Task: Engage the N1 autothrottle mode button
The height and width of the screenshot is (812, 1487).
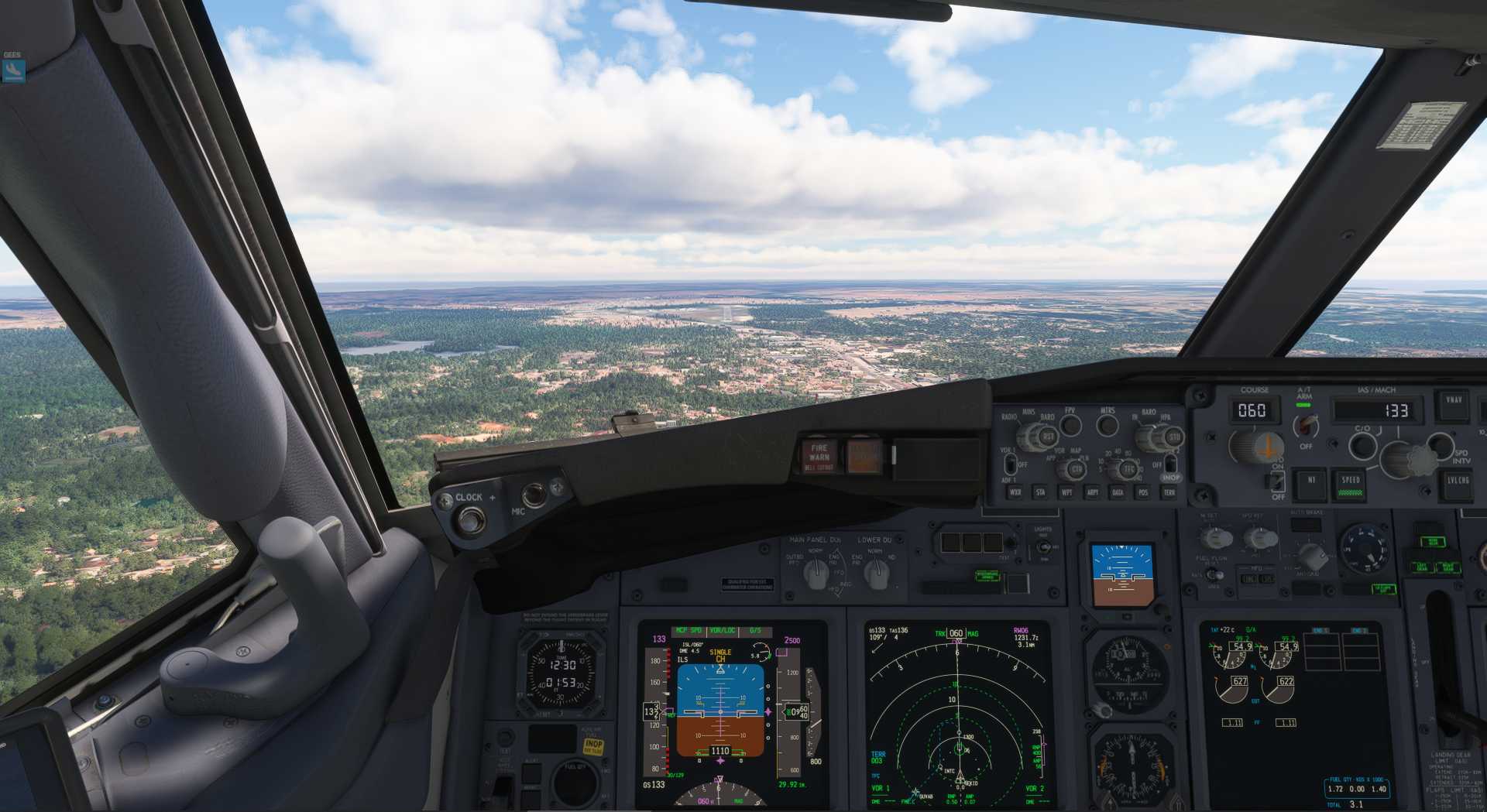Action: pyautogui.click(x=1311, y=481)
